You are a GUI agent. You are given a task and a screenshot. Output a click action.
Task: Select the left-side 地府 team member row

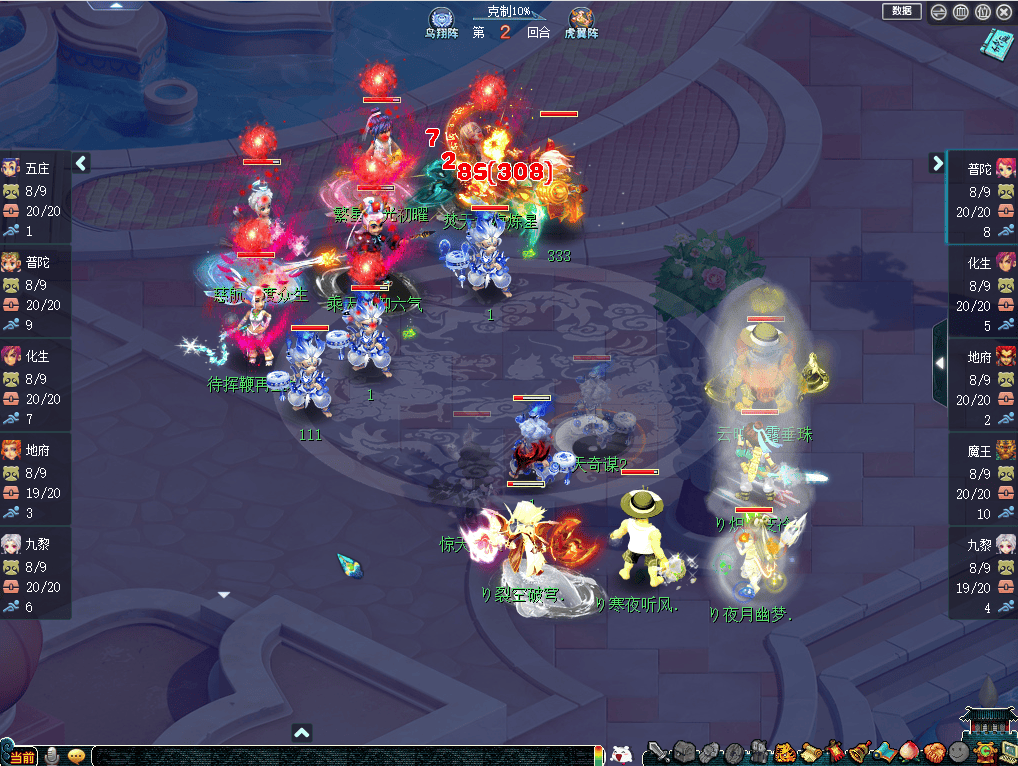[x=36, y=481]
